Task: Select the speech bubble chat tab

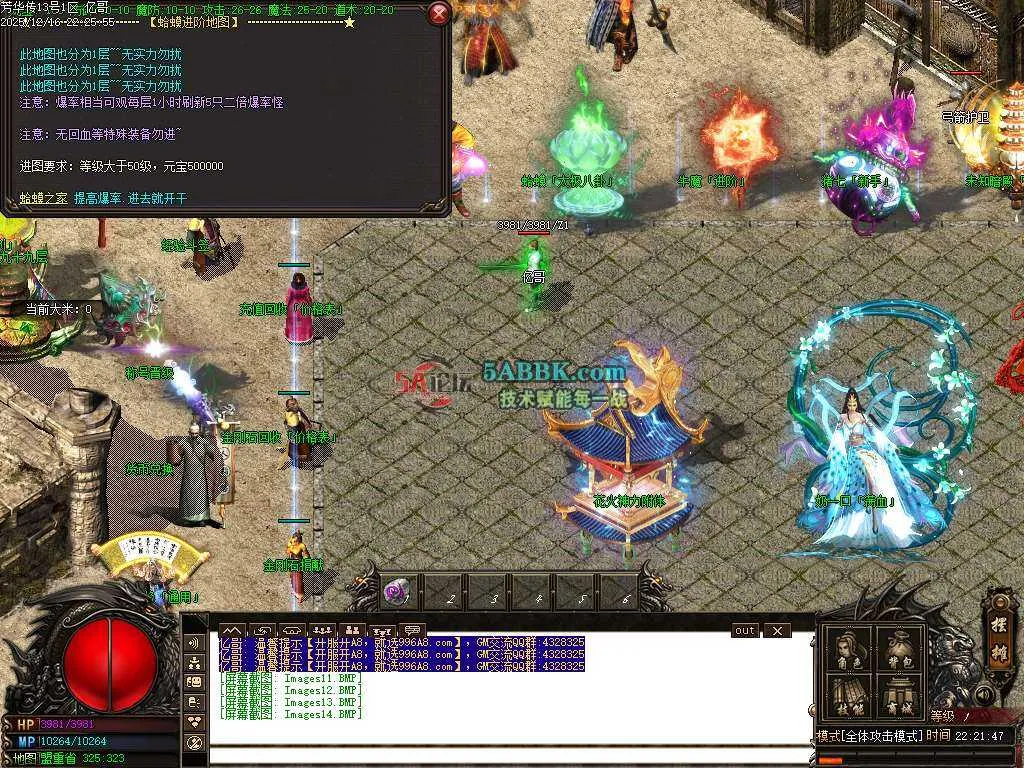Action: coord(410,630)
